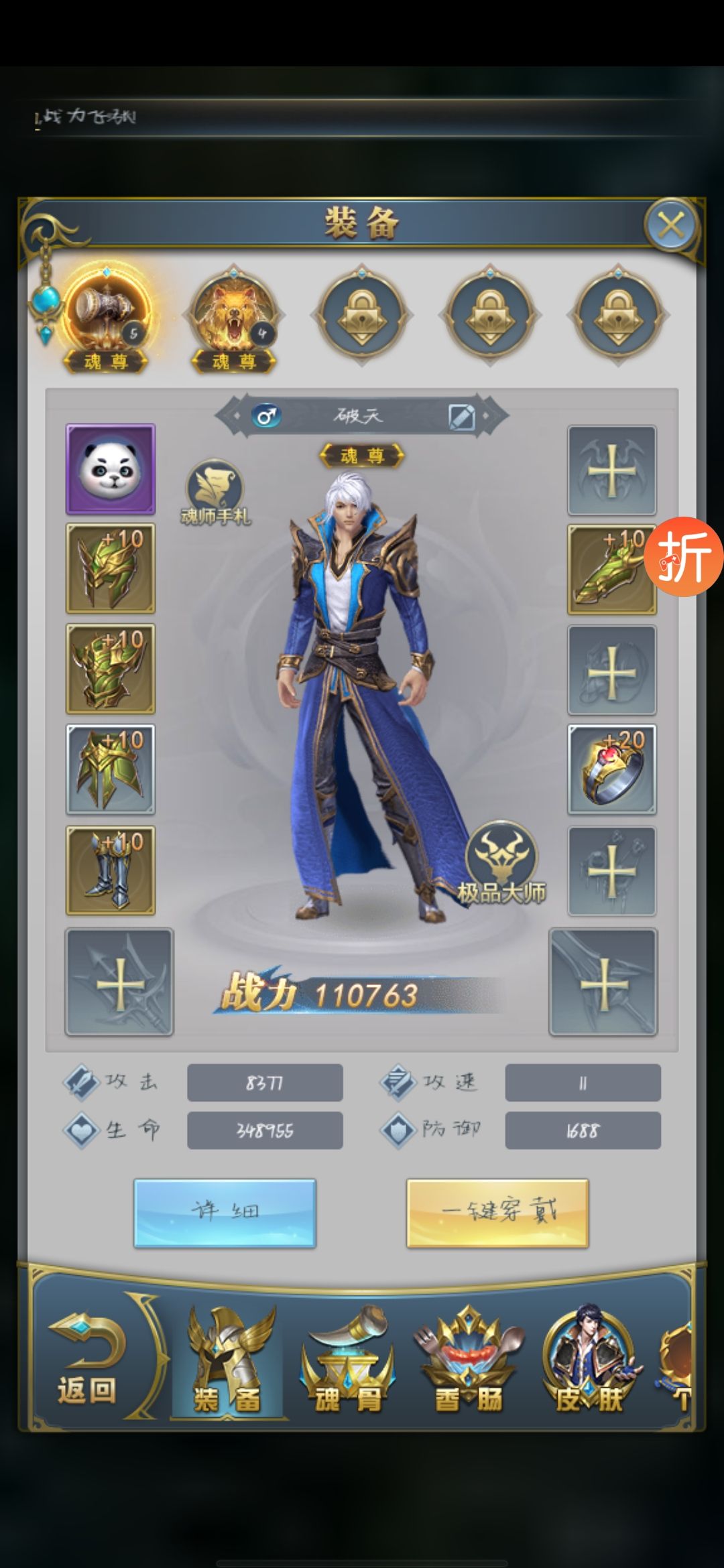Select the green chest armor +10 slot
Image resolution: width=724 pixels, height=1568 pixels.
111,669
